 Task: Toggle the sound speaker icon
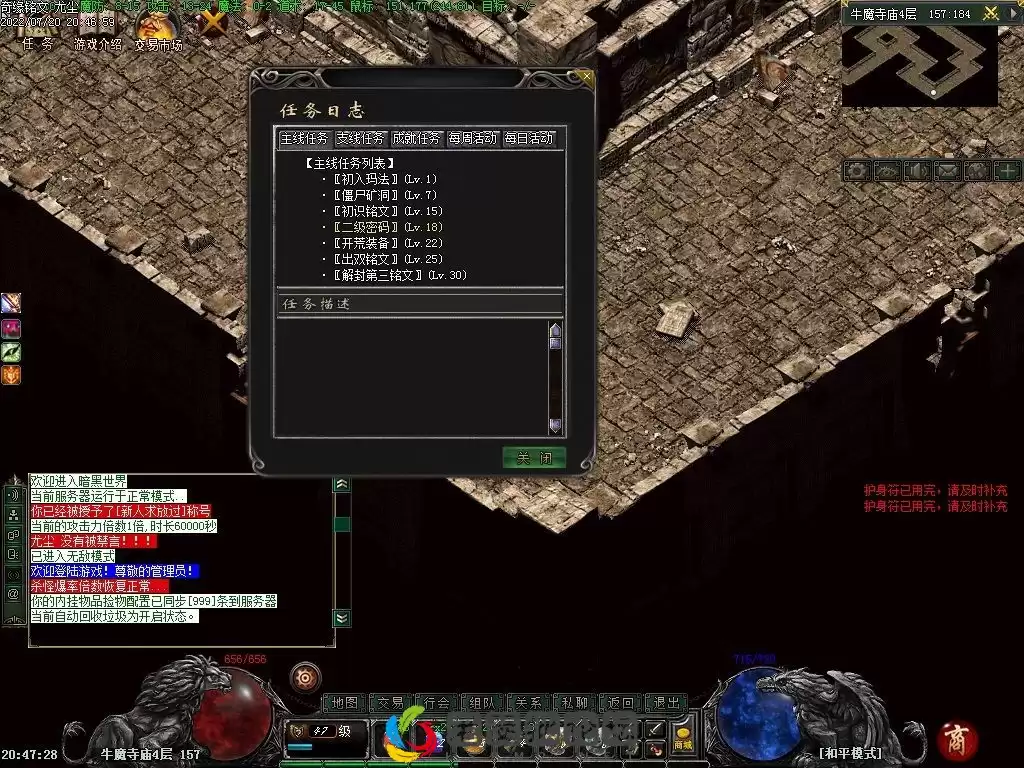coord(916,171)
